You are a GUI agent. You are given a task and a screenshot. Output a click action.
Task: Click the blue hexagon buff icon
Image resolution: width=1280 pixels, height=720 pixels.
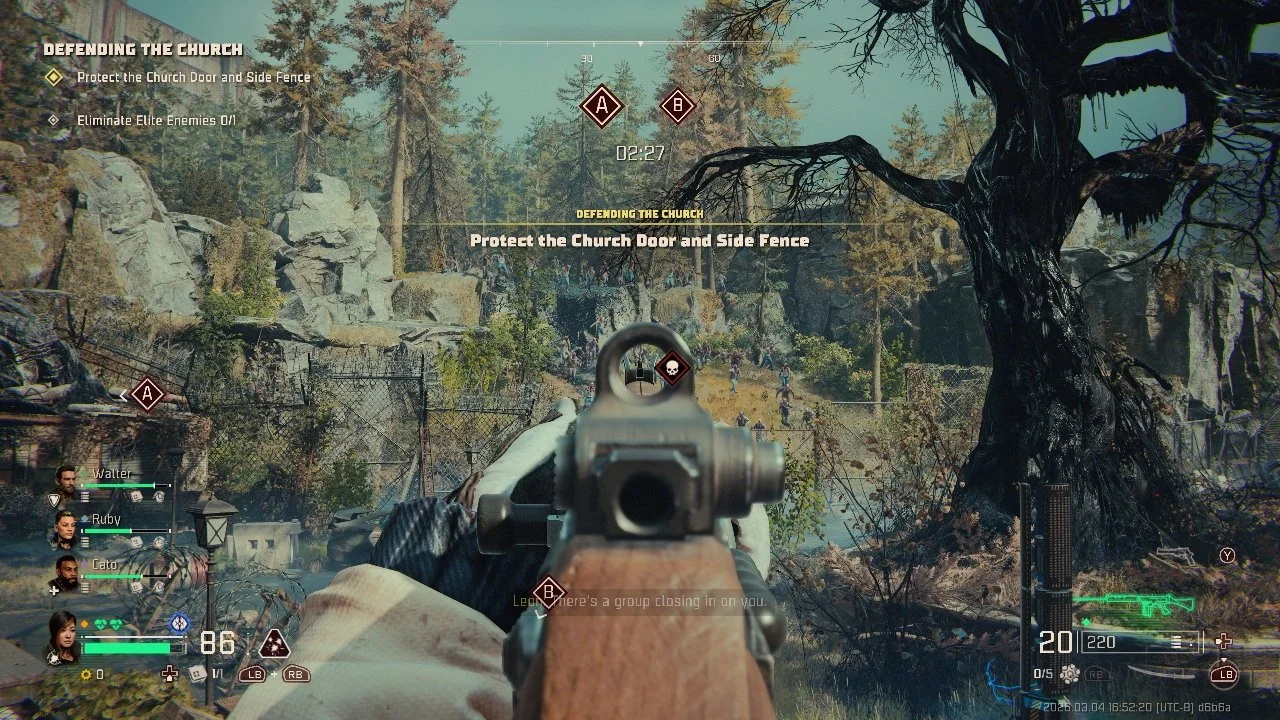178,623
